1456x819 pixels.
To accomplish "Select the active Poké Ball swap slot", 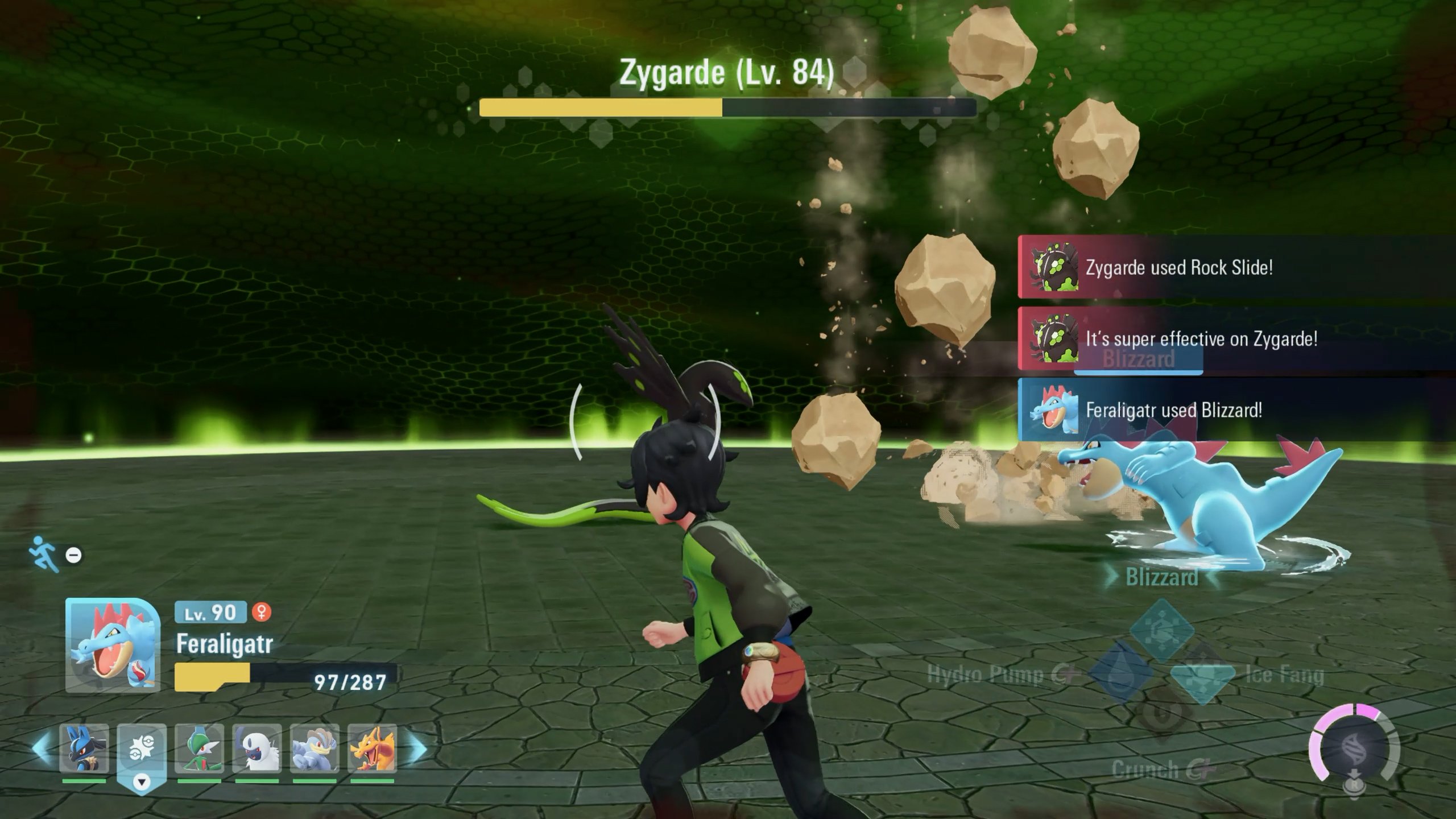I will [x=142, y=751].
